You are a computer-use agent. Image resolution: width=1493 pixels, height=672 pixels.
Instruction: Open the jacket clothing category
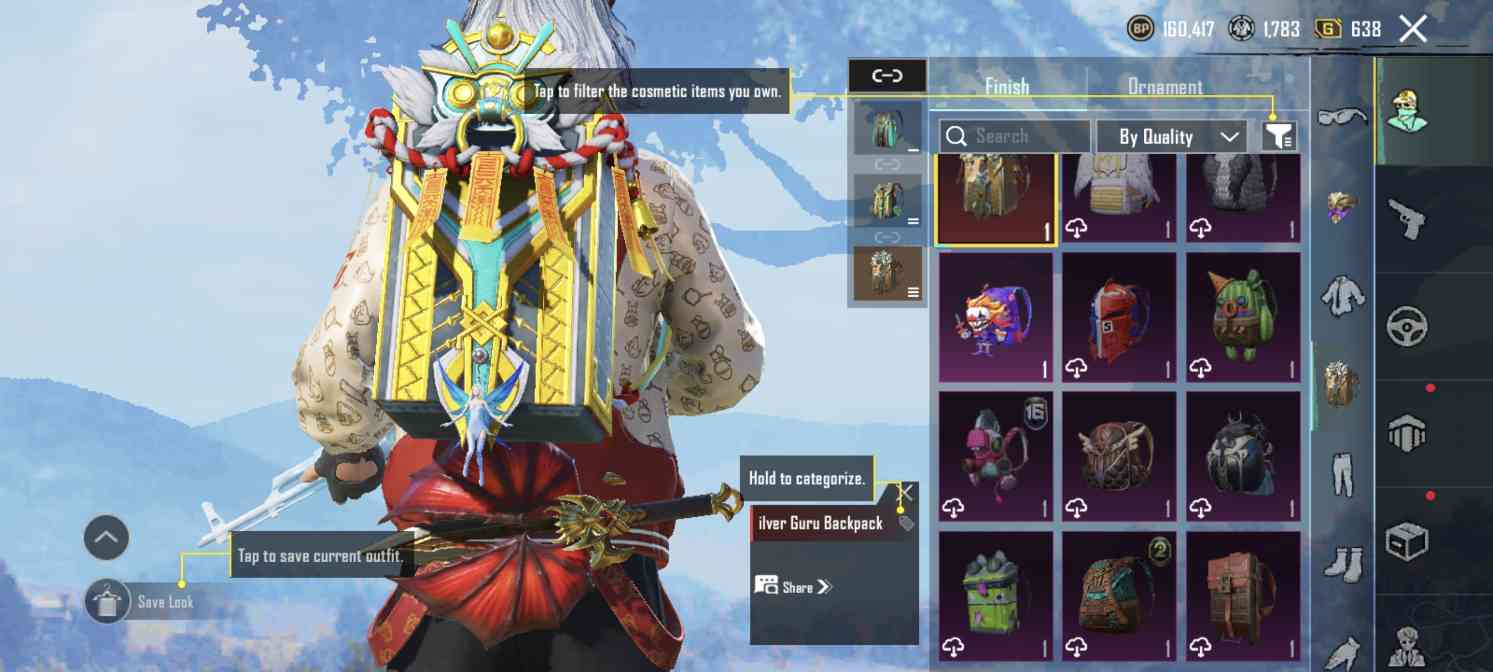click(x=1342, y=296)
